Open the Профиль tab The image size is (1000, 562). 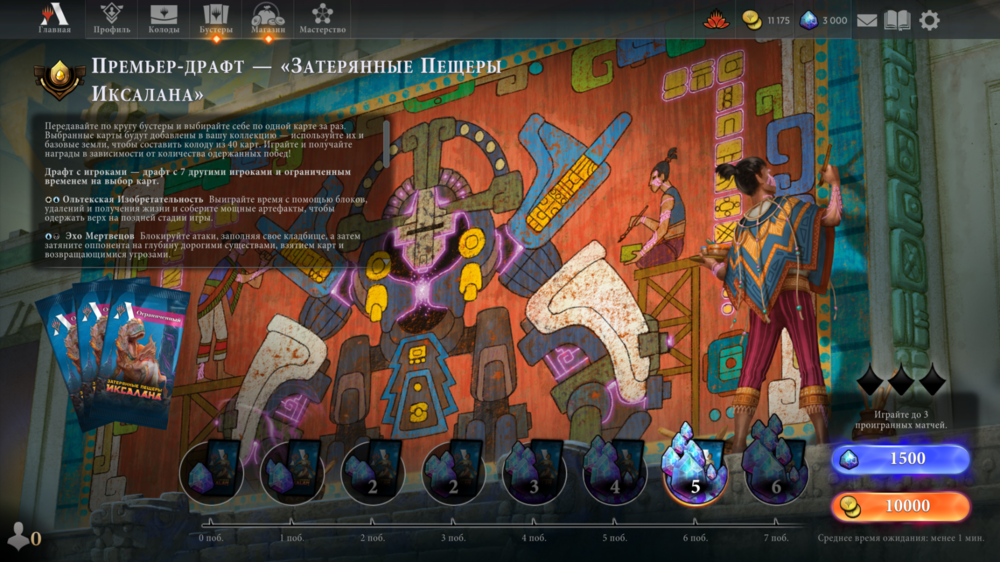click(112, 19)
